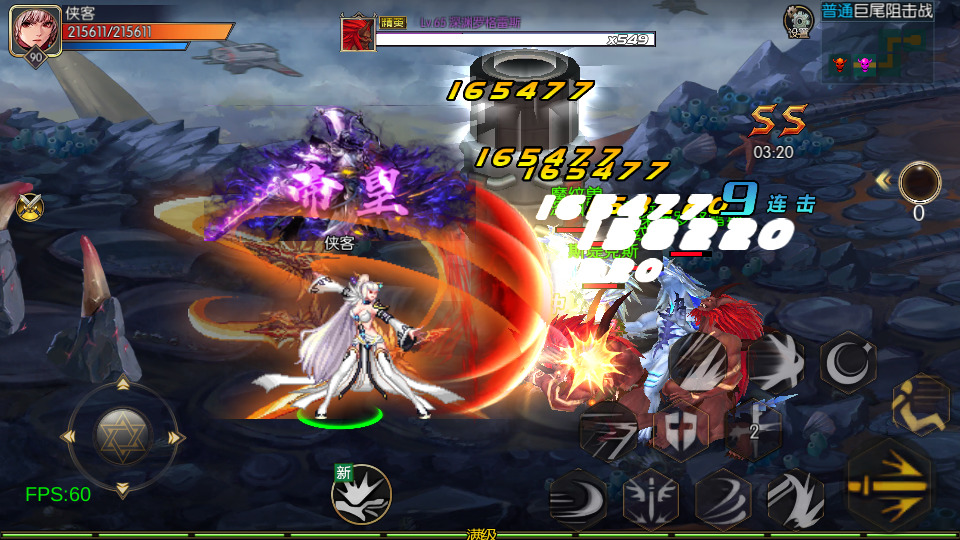Select the elite boss portrait
Screen dimensions: 960x540
[x=357, y=33]
